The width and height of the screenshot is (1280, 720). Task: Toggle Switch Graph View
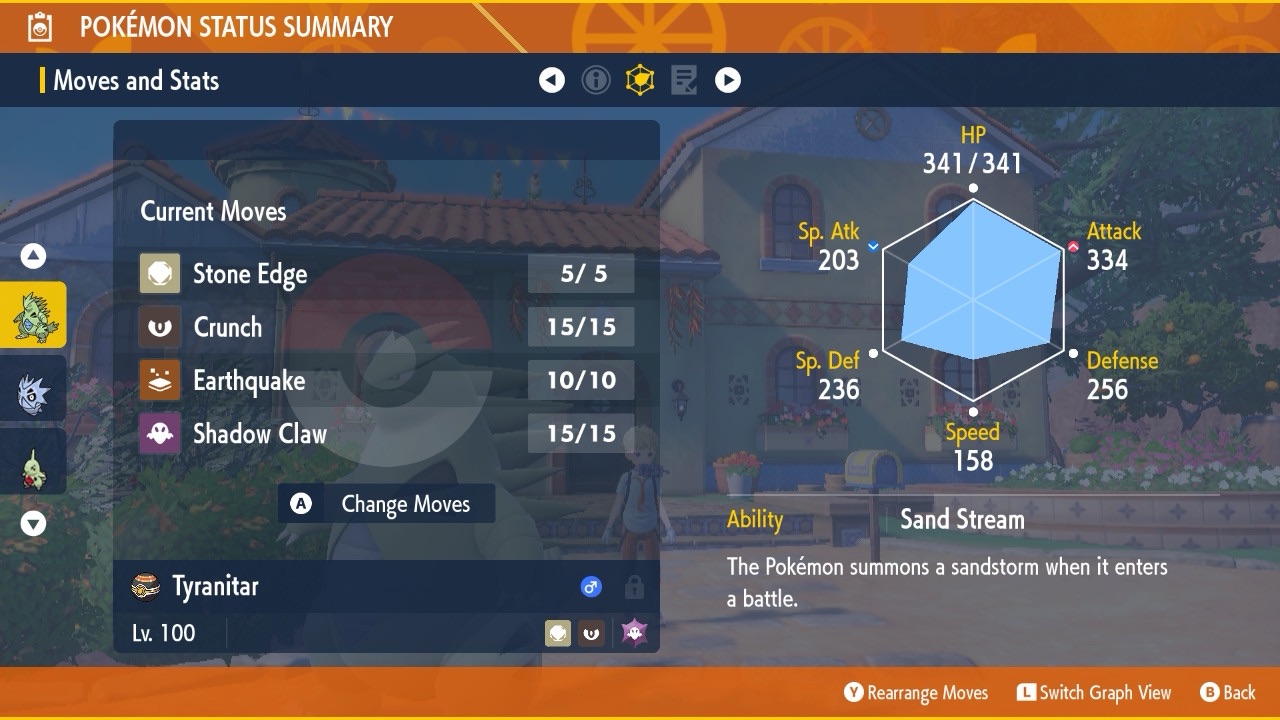[x=1094, y=693]
